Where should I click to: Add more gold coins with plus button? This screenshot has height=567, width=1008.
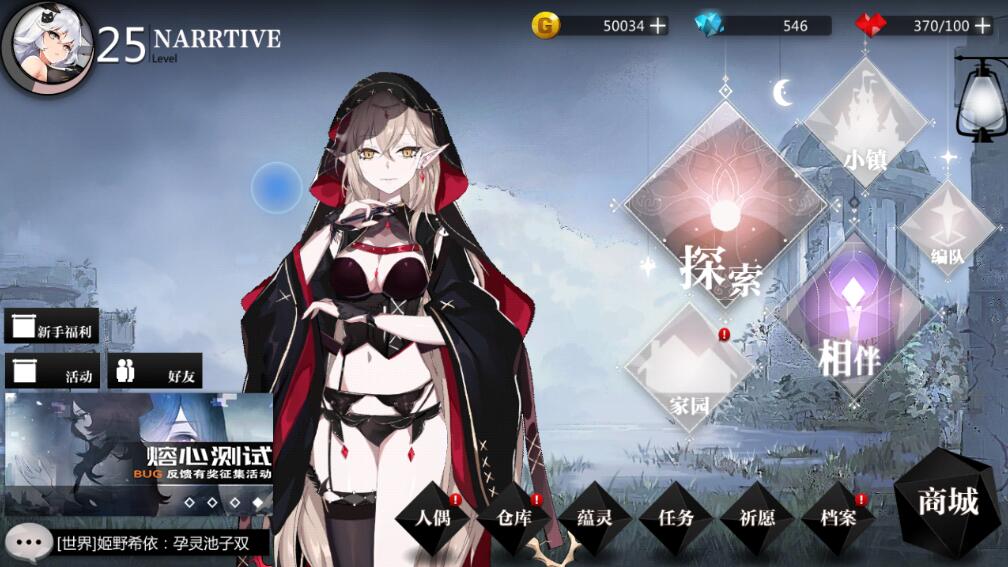click(x=657, y=26)
